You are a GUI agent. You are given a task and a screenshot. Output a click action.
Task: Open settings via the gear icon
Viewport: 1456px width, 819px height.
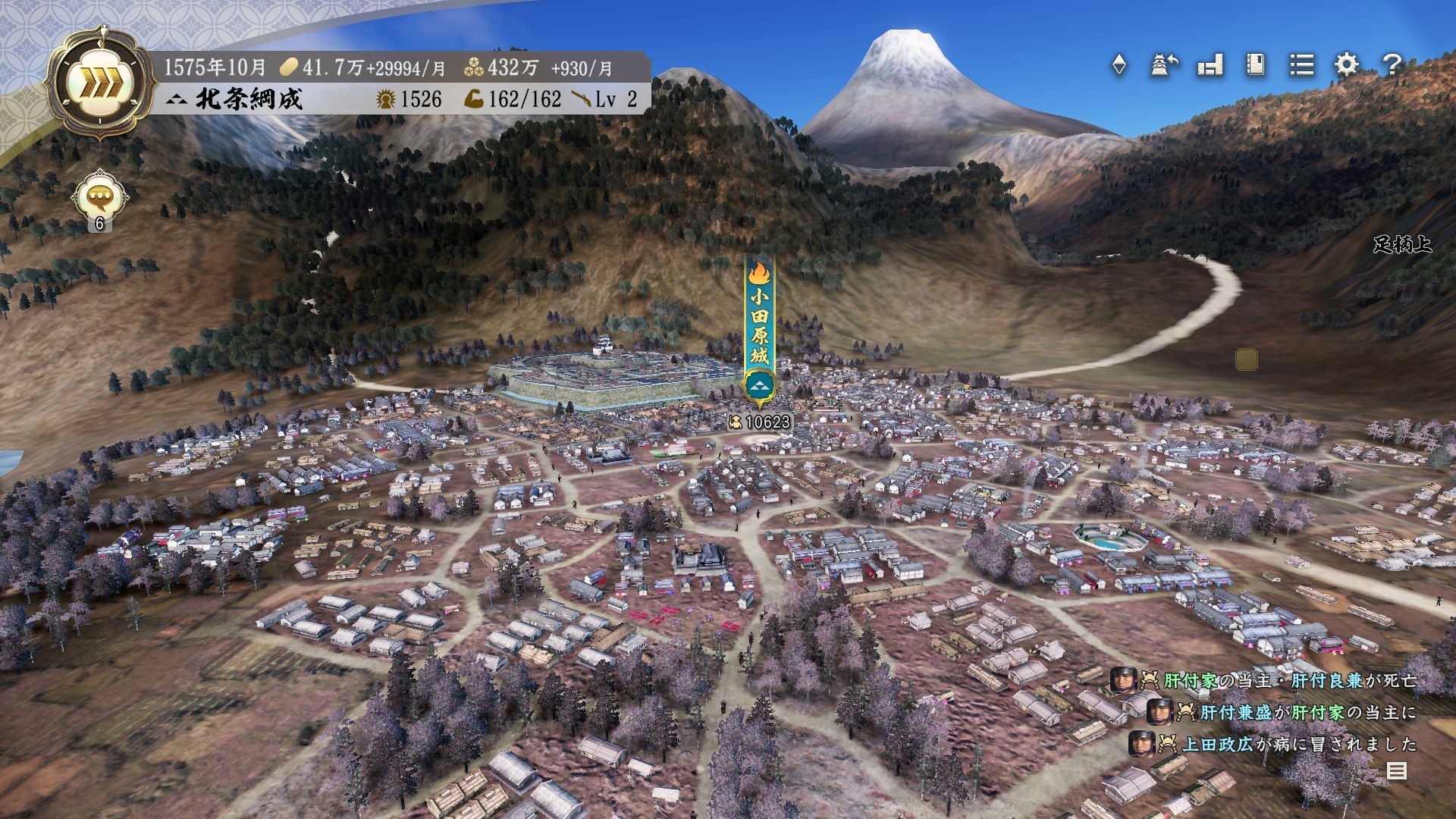(1347, 65)
